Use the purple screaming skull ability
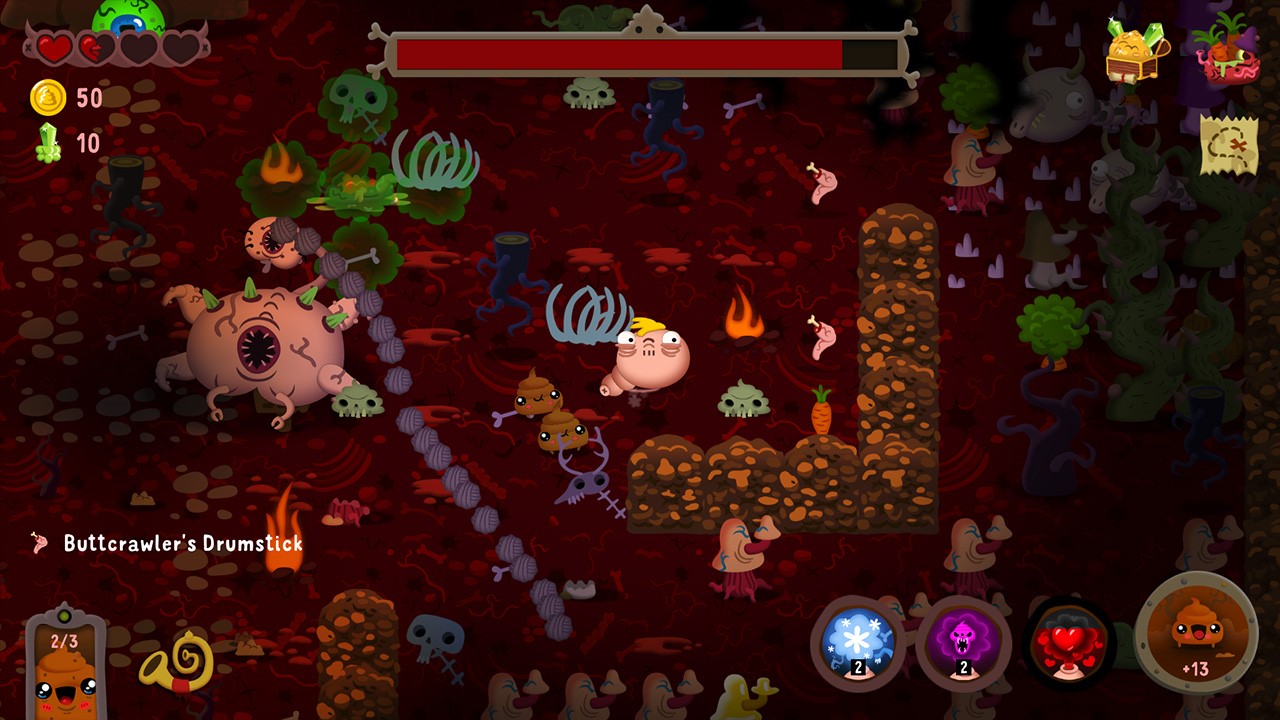 point(963,642)
